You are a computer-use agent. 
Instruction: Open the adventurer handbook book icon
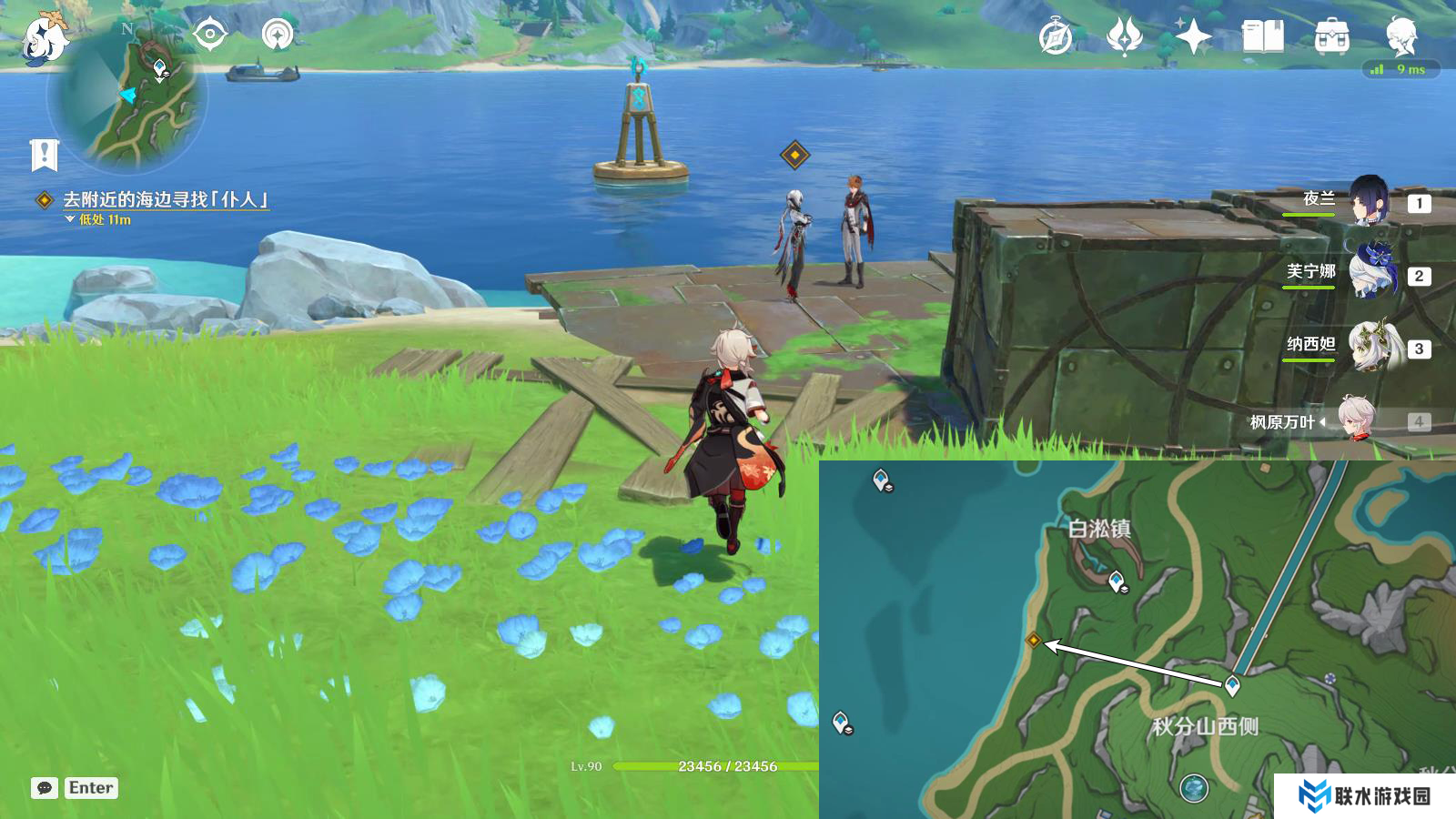pos(1262,37)
